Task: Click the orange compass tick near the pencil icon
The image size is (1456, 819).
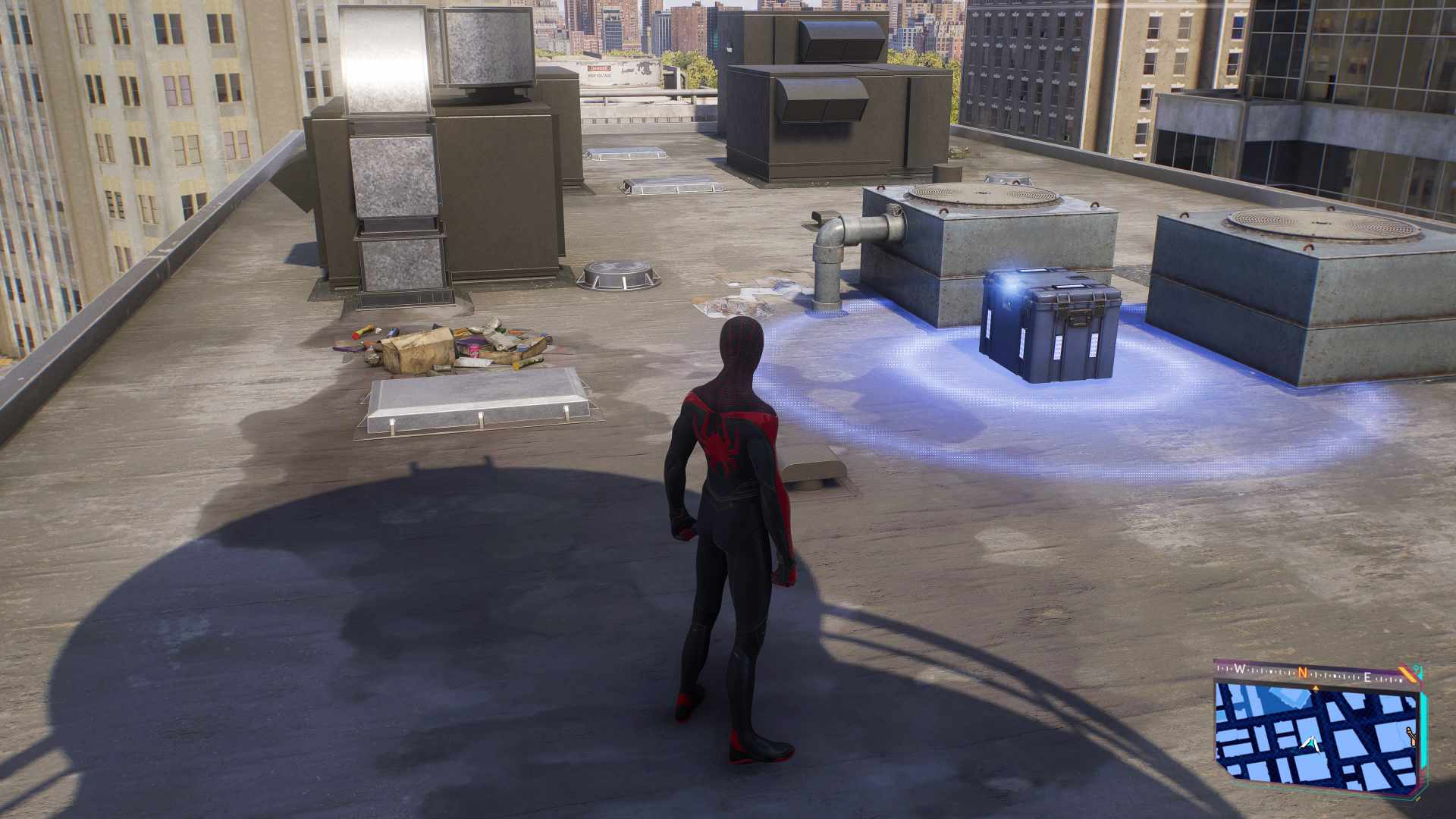Action: (x=1409, y=675)
